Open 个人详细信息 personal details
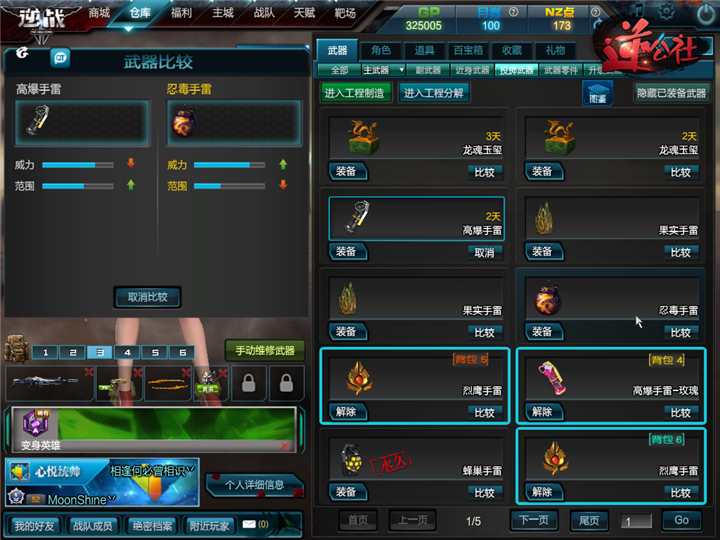The width and height of the screenshot is (720, 540). pos(254,486)
